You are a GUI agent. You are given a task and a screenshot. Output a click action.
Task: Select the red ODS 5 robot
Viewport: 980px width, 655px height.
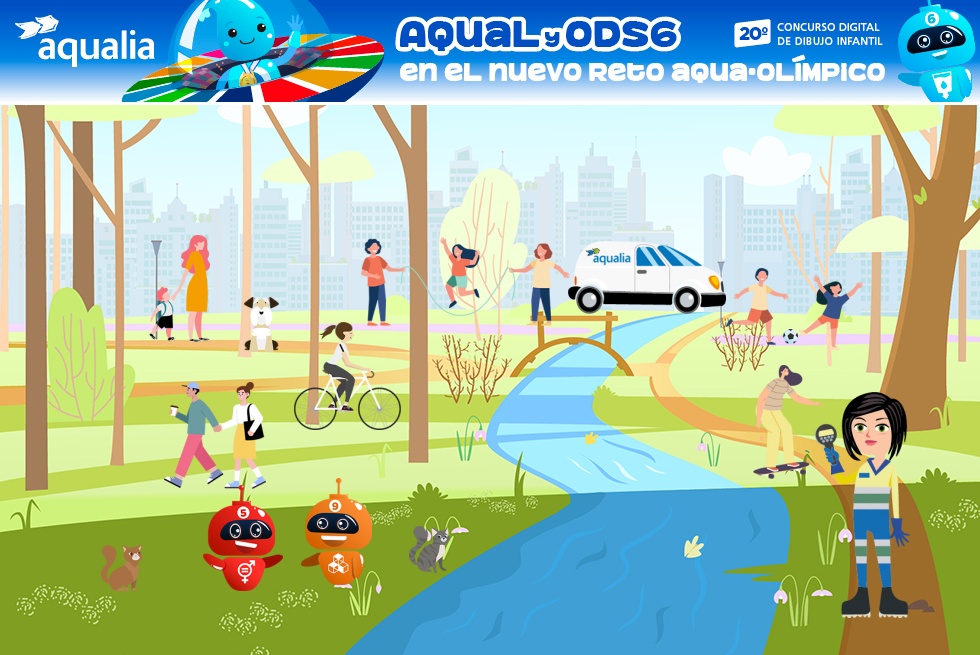coord(243,541)
